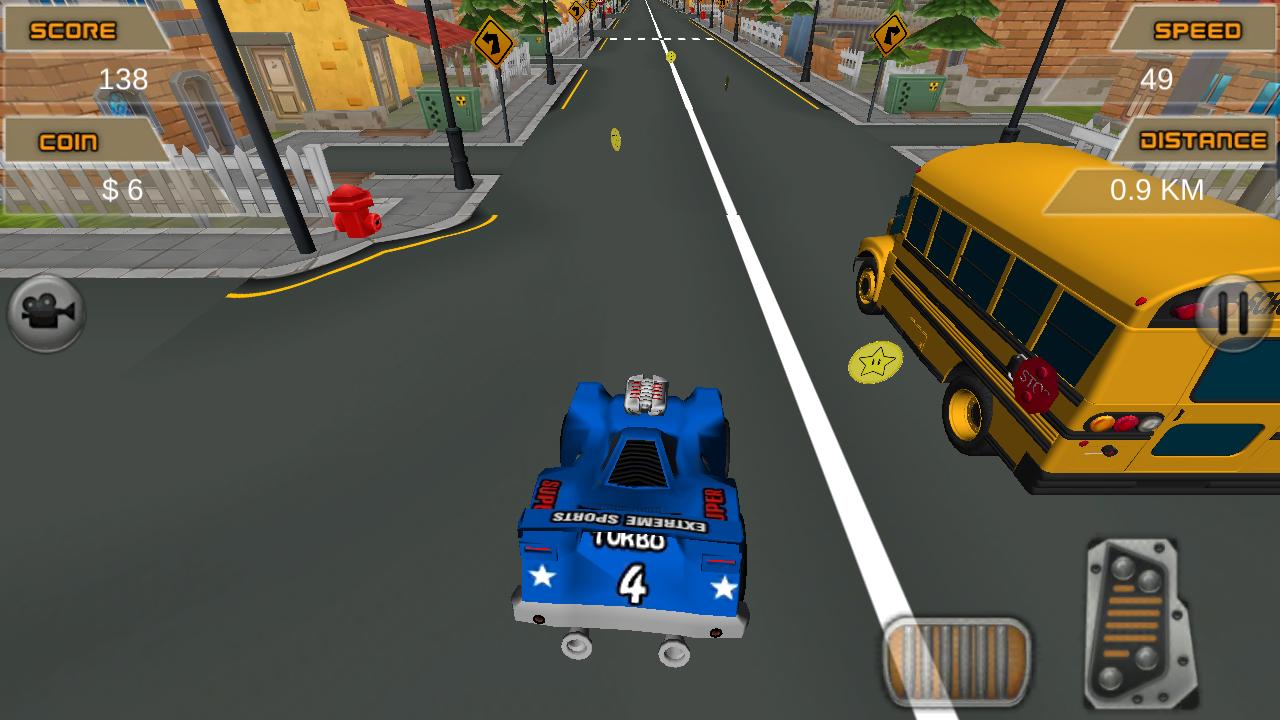Pause the race with the pause icon
The image size is (1280, 720).
[1231, 311]
